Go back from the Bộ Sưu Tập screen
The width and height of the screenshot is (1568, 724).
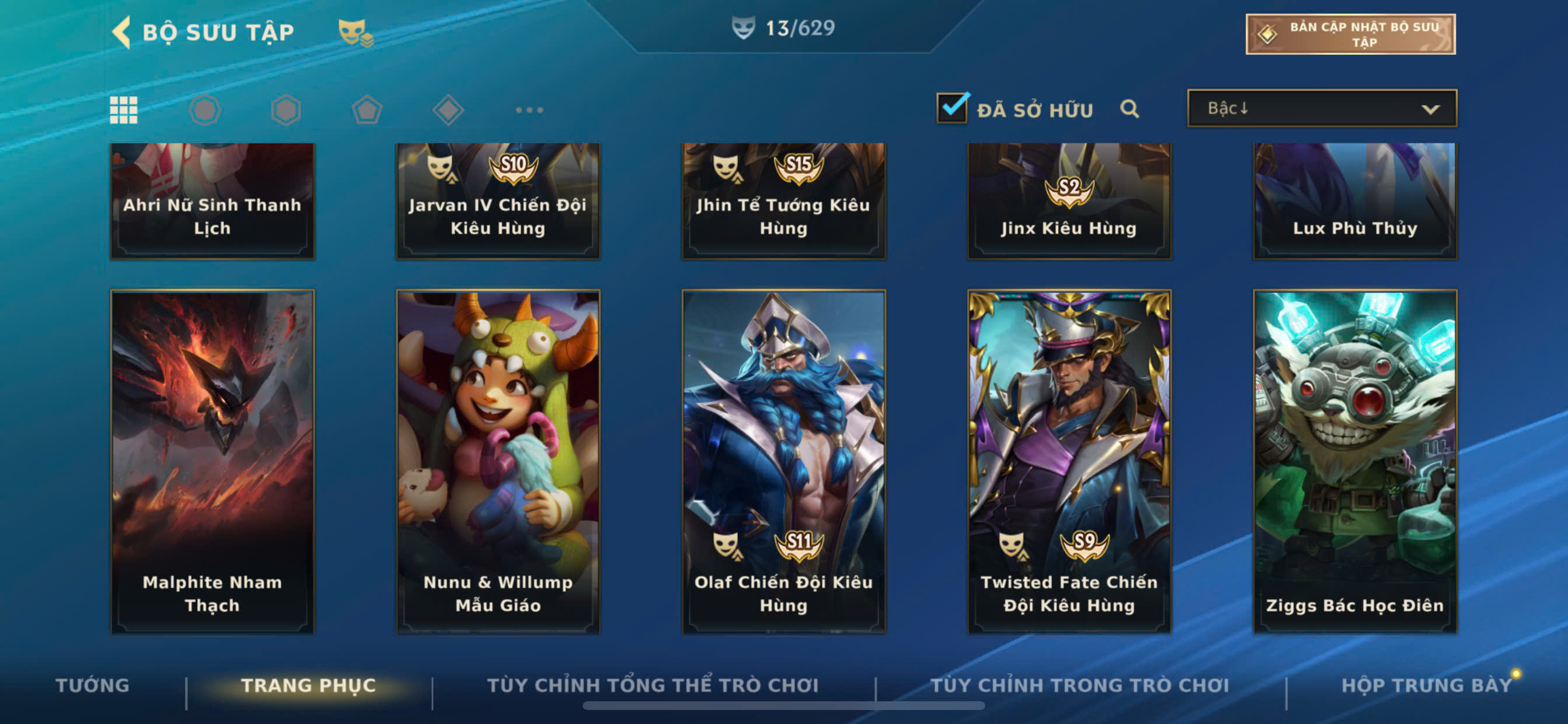[123, 31]
